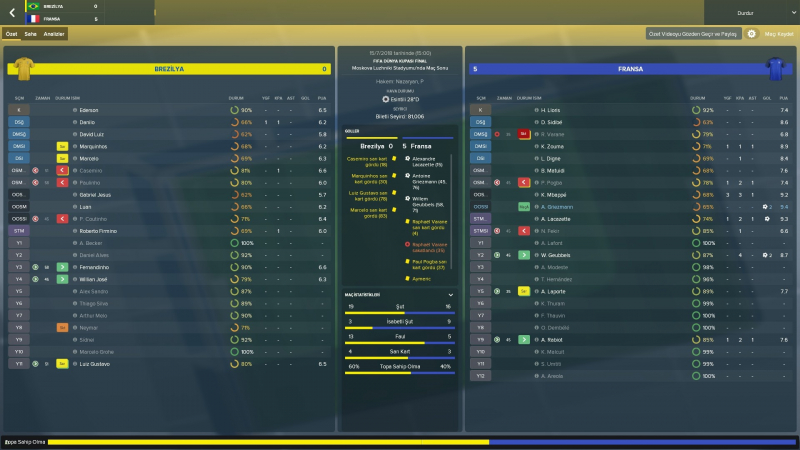Select H. Lloris in France's lineup

549,110
